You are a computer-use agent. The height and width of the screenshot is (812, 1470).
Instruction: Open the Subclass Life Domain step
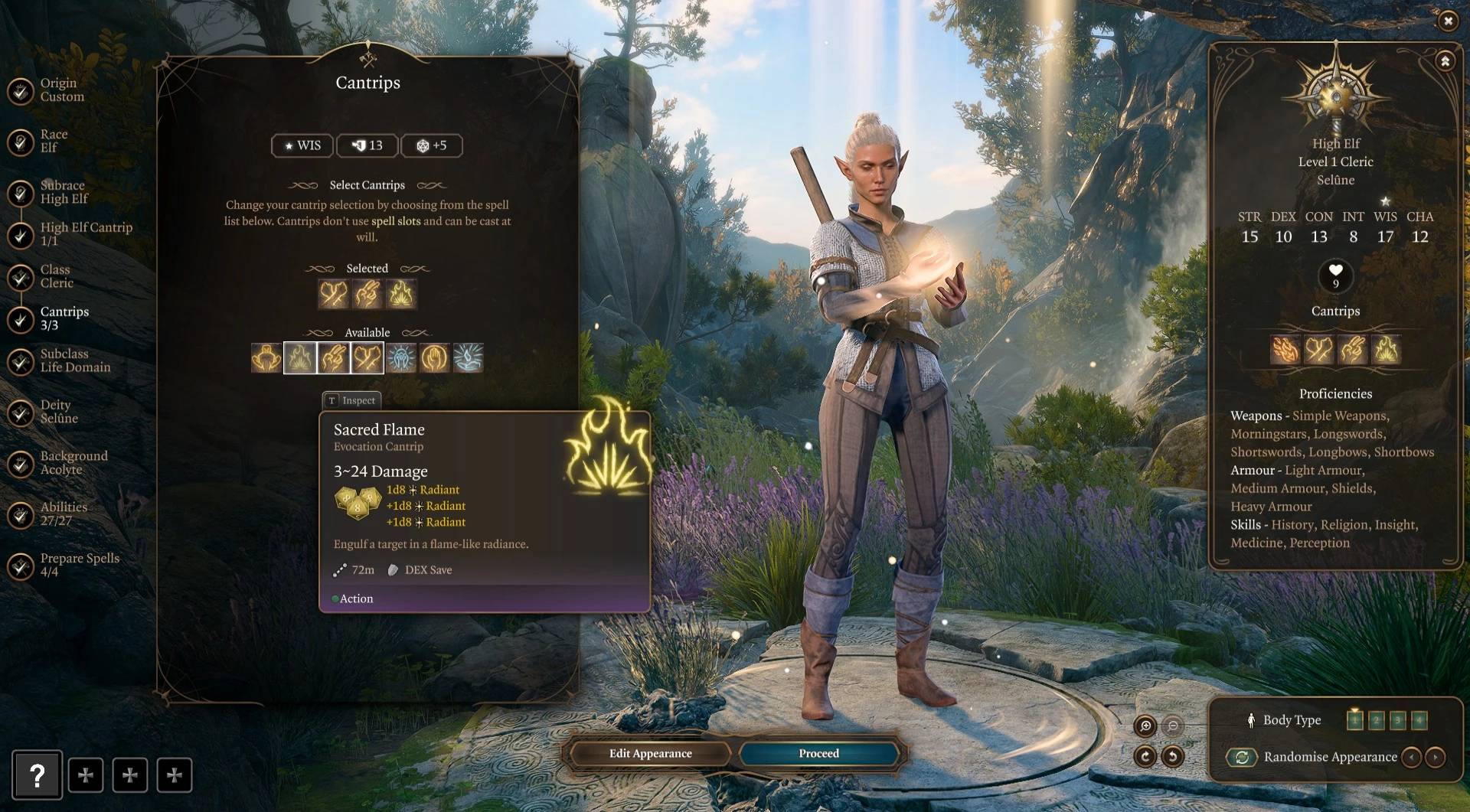75,360
